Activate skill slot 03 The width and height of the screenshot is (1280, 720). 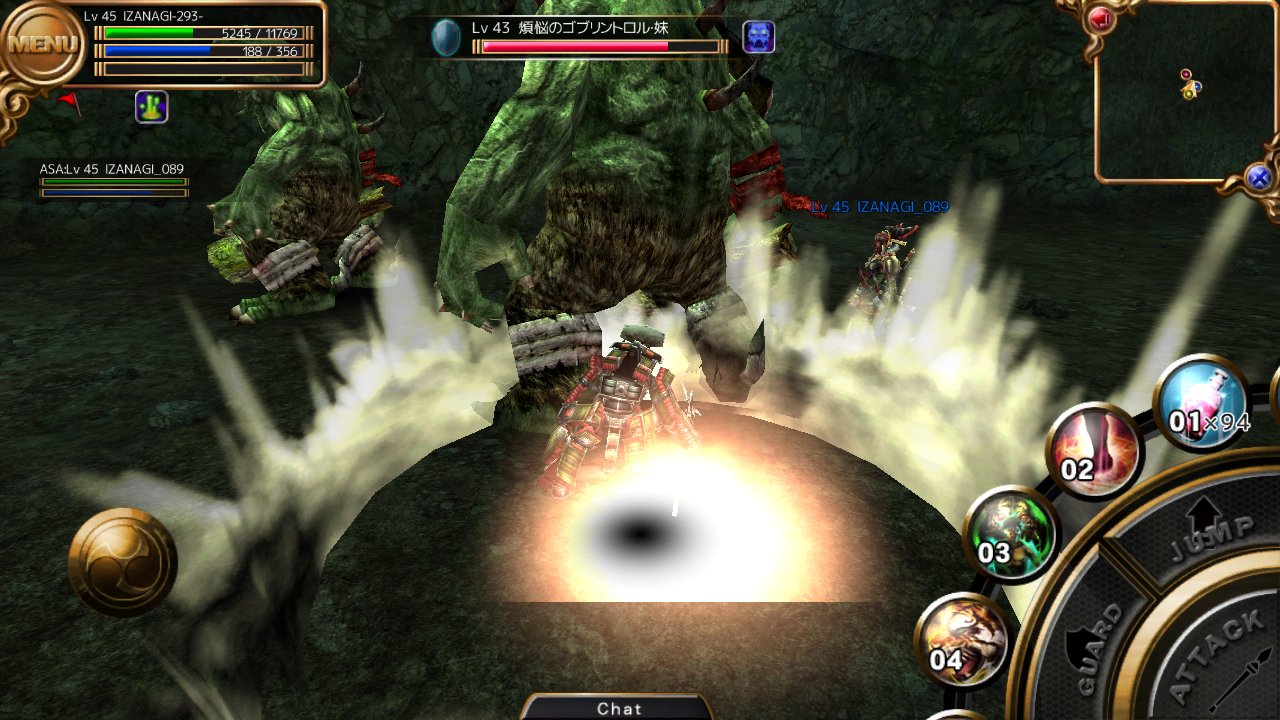click(x=1011, y=535)
